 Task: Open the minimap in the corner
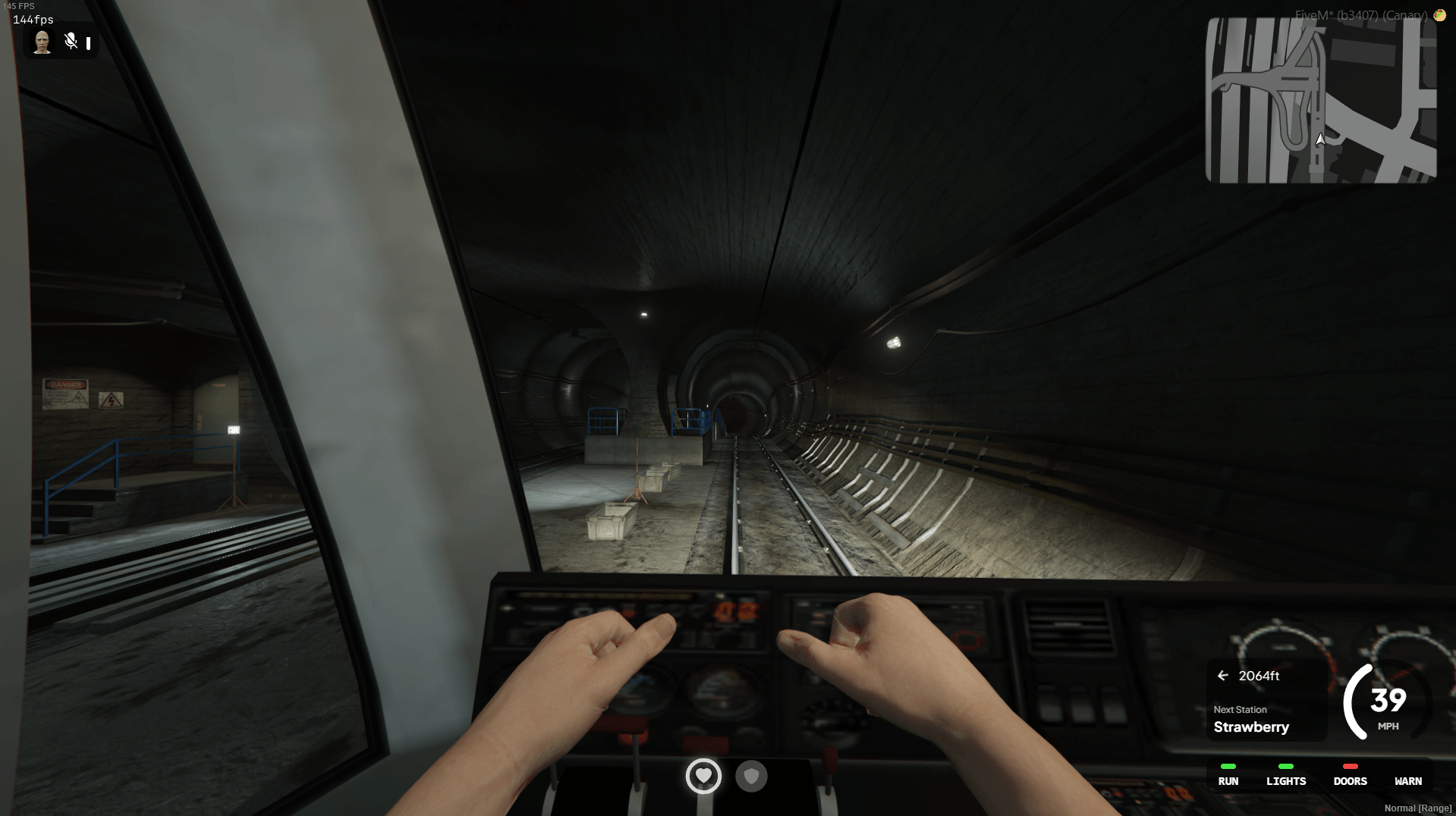pos(1320,101)
